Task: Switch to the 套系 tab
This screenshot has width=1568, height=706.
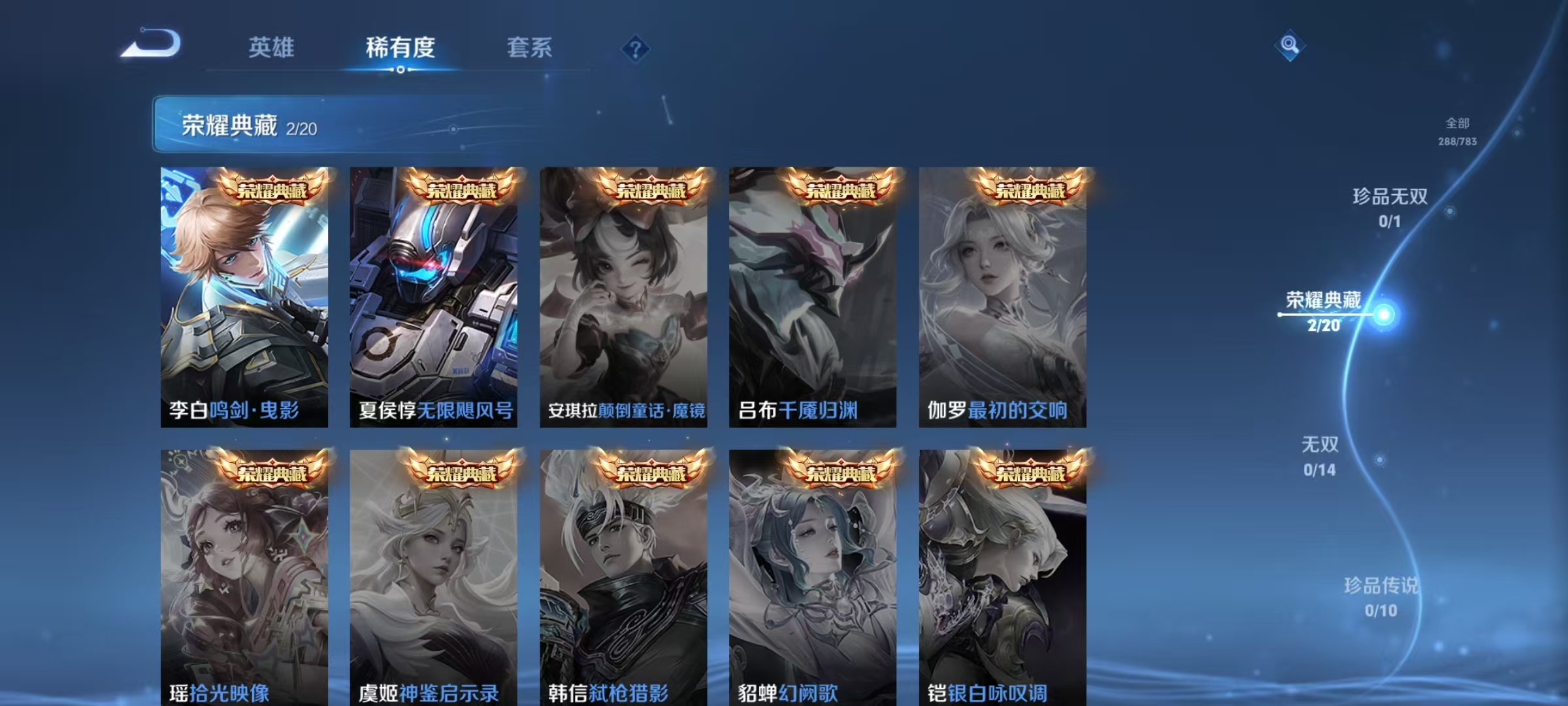Action: pos(531,46)
